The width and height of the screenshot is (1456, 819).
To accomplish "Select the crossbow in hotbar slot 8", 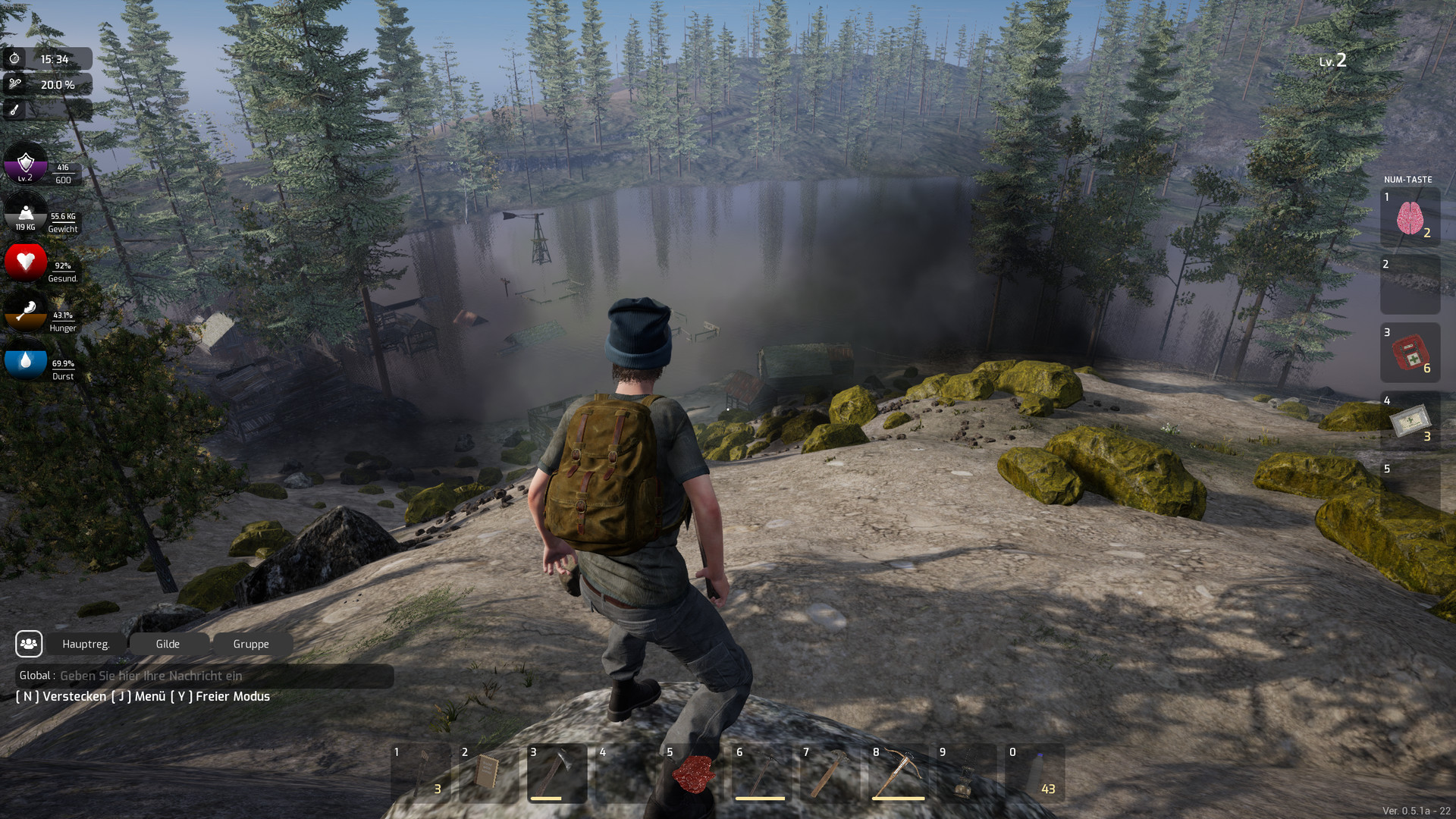I will point(901,774).
